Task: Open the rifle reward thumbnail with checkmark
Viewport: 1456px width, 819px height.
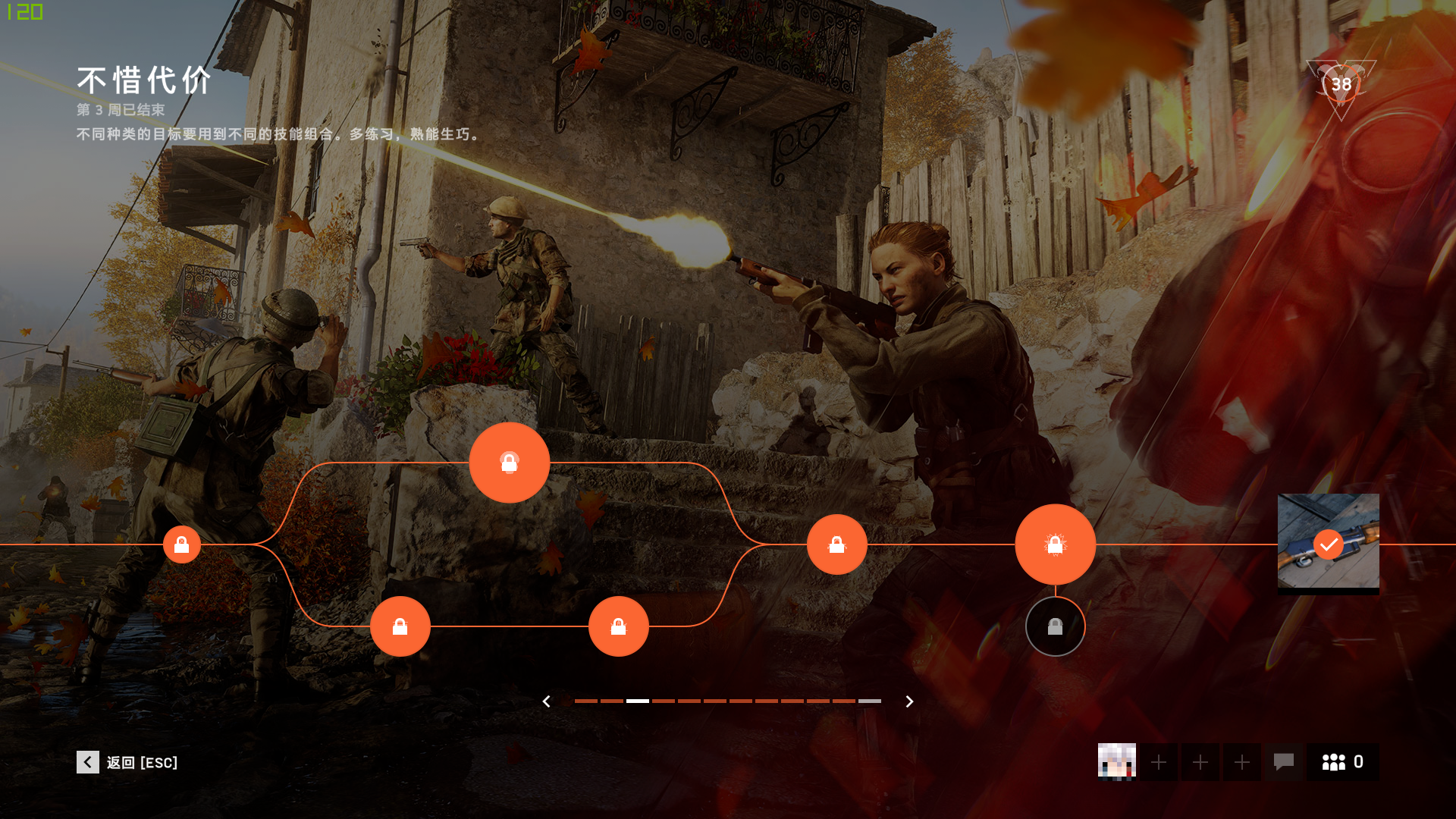Action: tap(1328, 543)
